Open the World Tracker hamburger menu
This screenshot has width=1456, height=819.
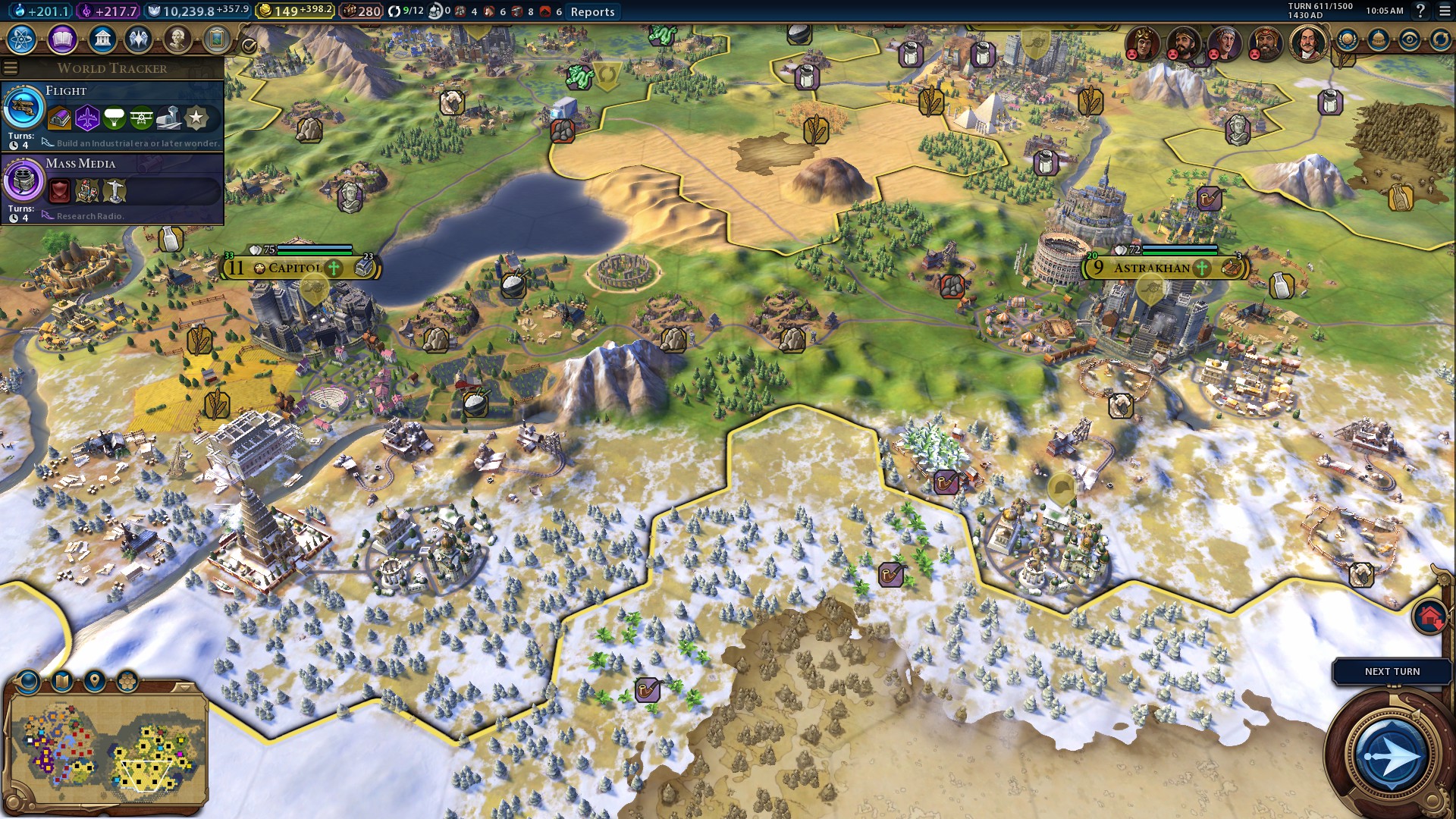tap(11, 67)
